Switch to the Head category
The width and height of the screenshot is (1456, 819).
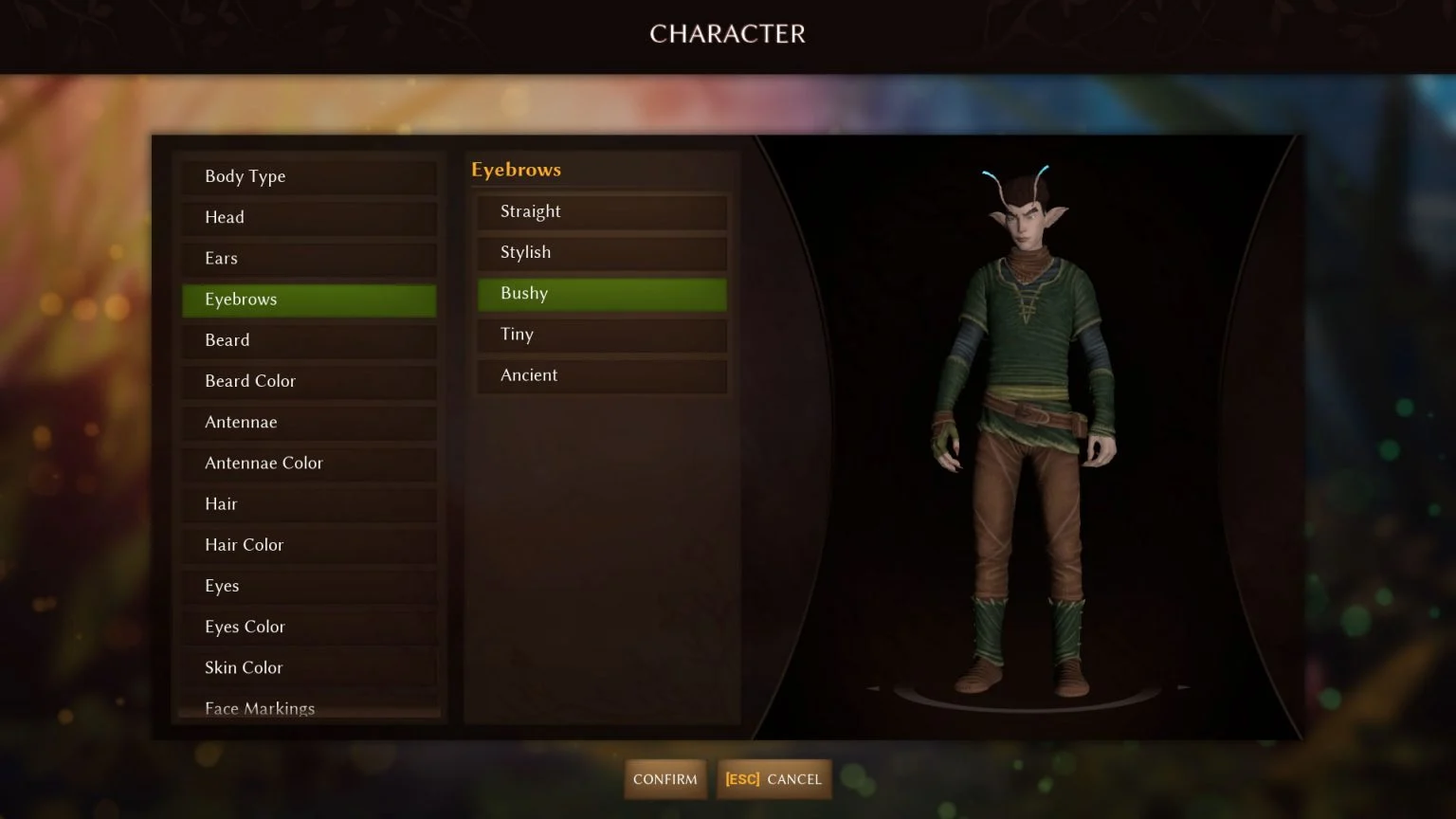(x=308, y=217)
